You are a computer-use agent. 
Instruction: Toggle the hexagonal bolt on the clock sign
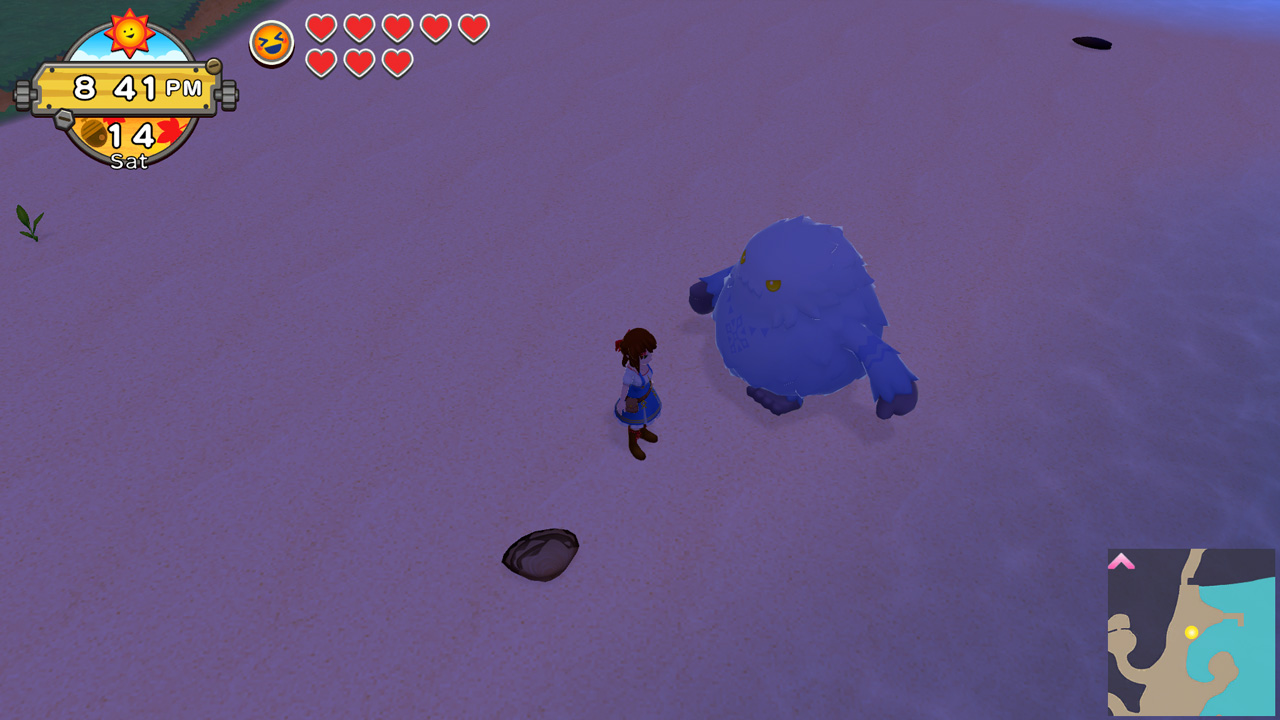click(x=63, y=118)
